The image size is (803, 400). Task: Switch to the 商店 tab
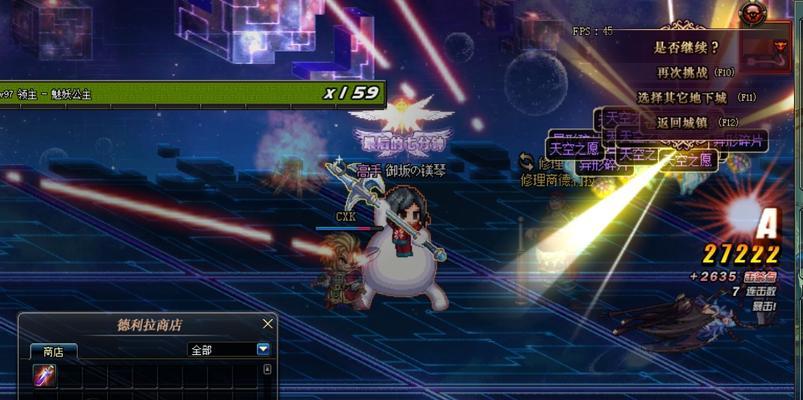pyautogui.click(x=53, y=351)
